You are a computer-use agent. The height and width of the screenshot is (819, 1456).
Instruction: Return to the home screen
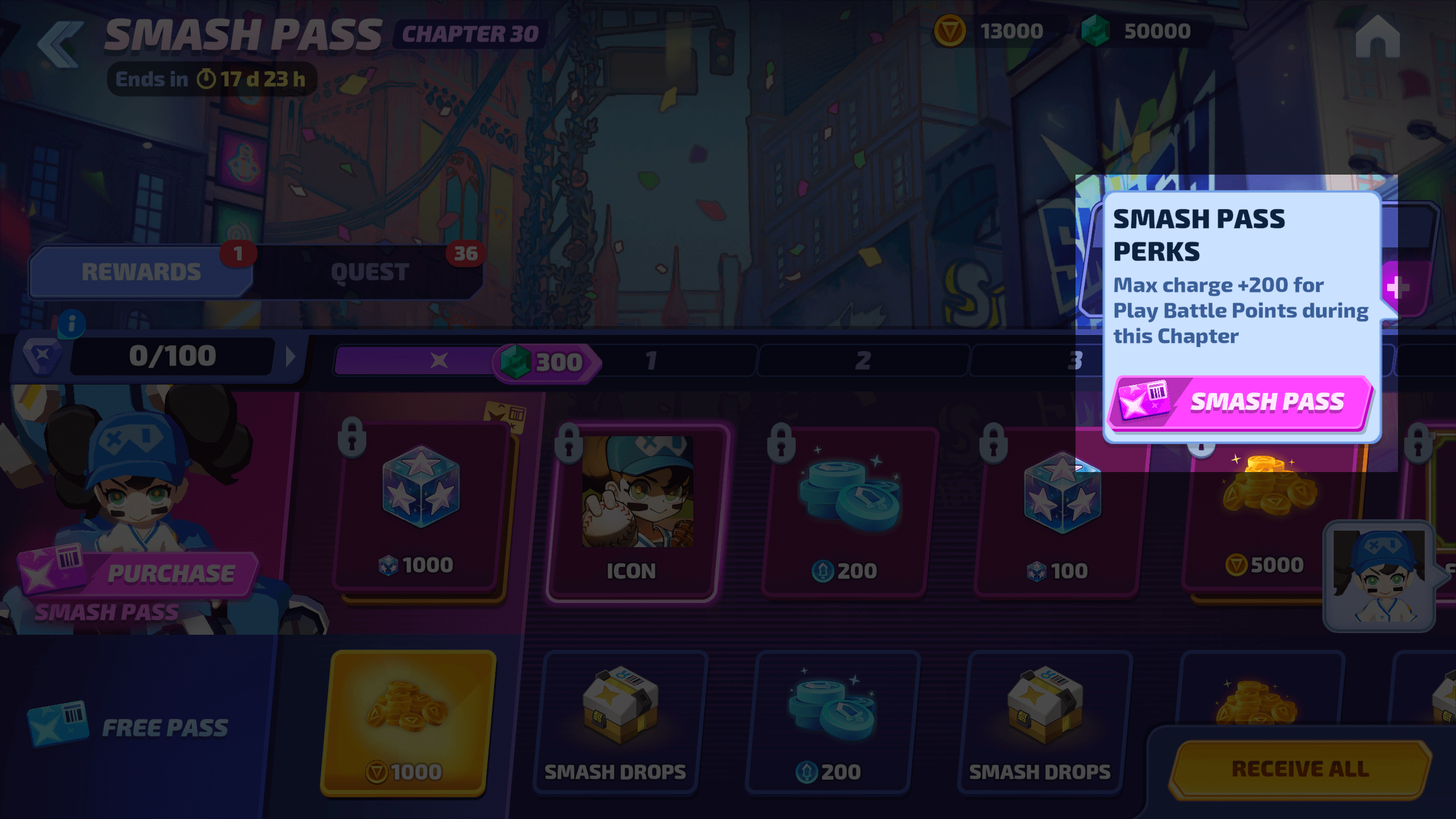1377,36
